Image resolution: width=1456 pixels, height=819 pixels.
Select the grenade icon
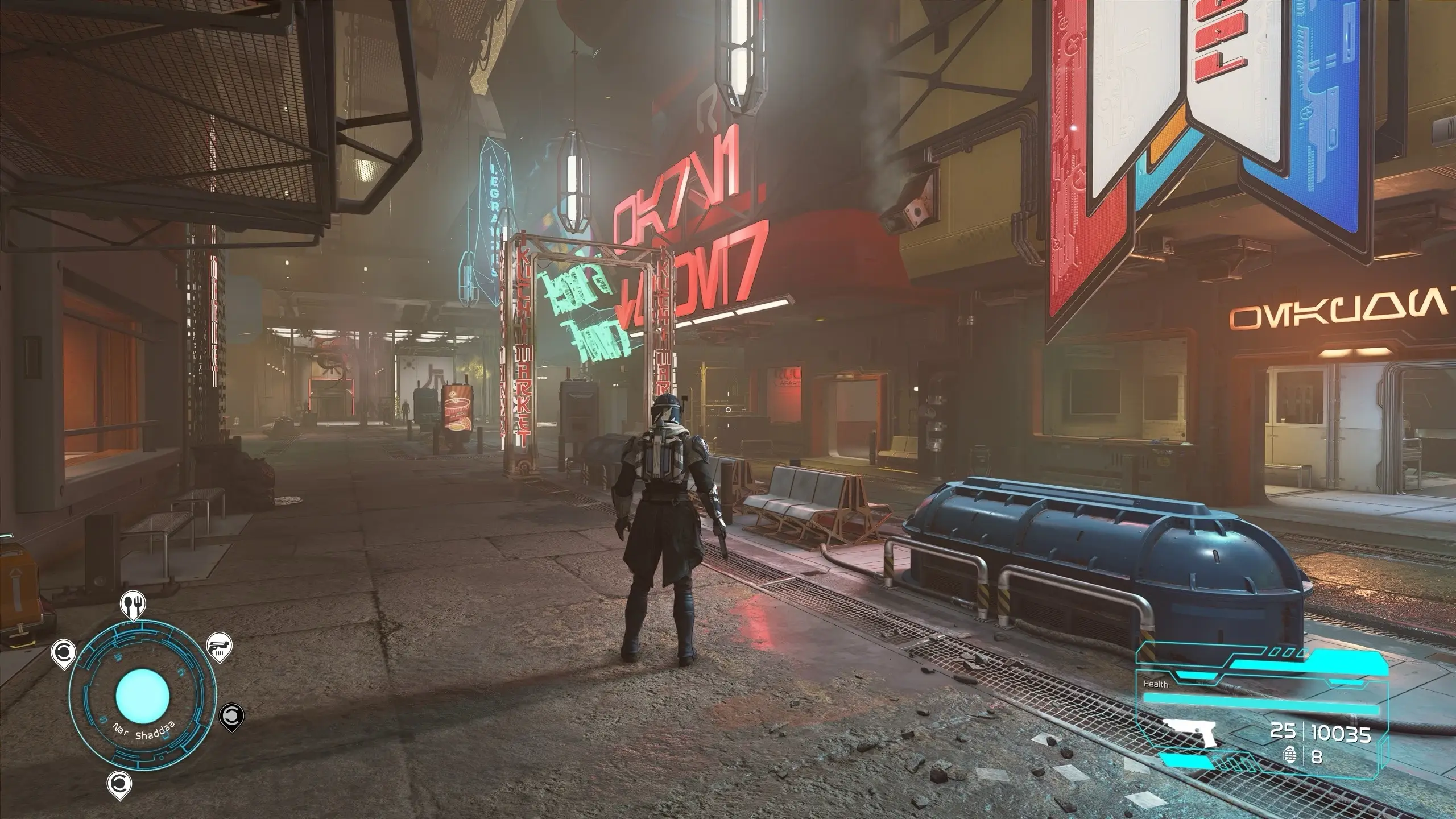[1291, 757]
